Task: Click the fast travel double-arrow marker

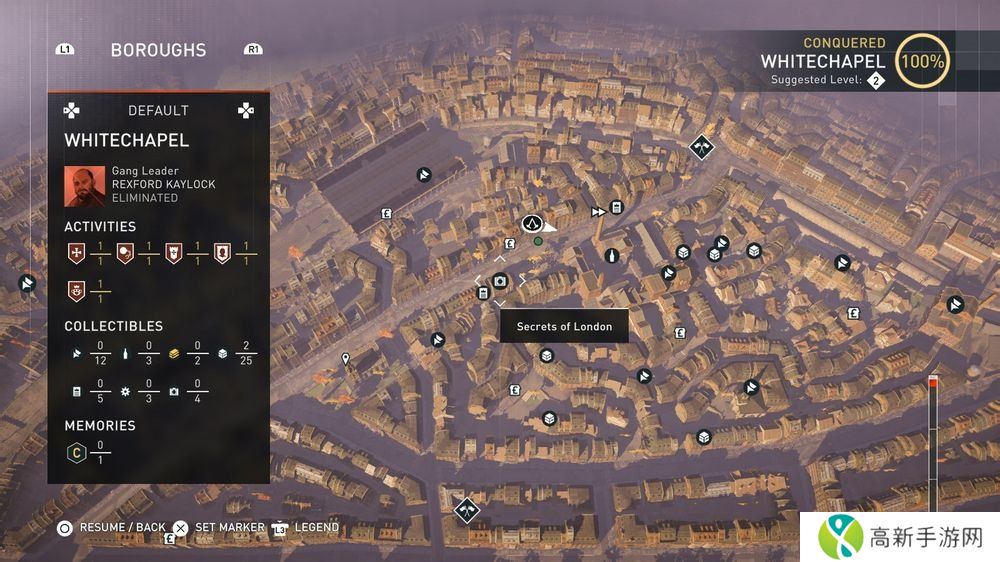Action: (598, 212)
